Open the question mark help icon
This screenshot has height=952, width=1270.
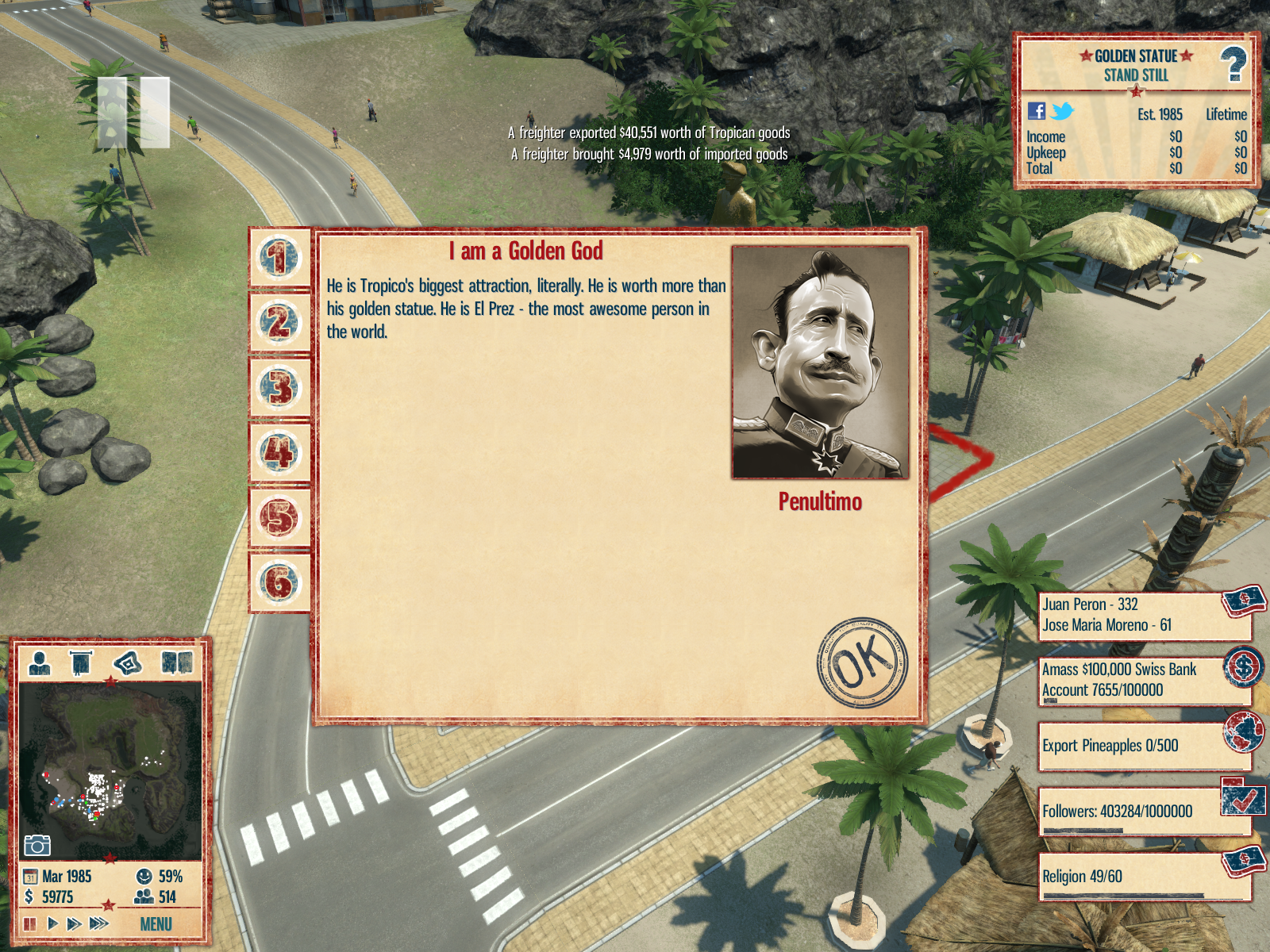(x=1233, y=64)
